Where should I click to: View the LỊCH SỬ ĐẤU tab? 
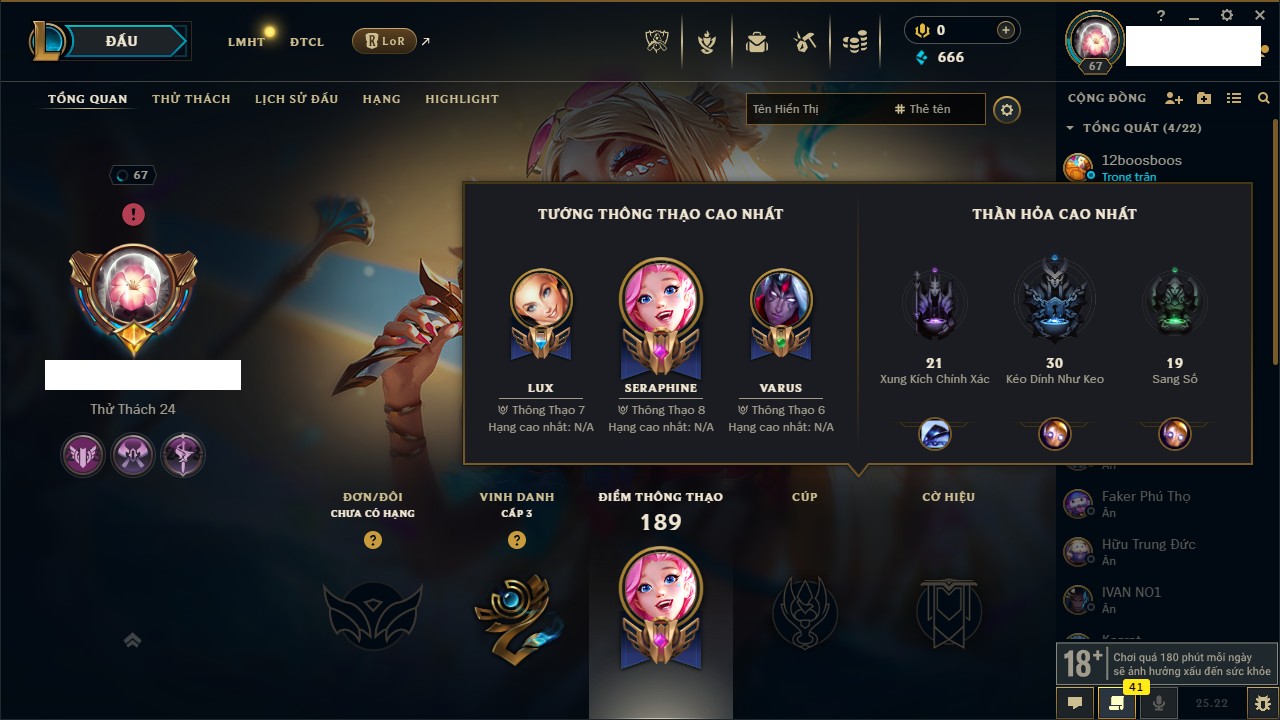point(296,99)
